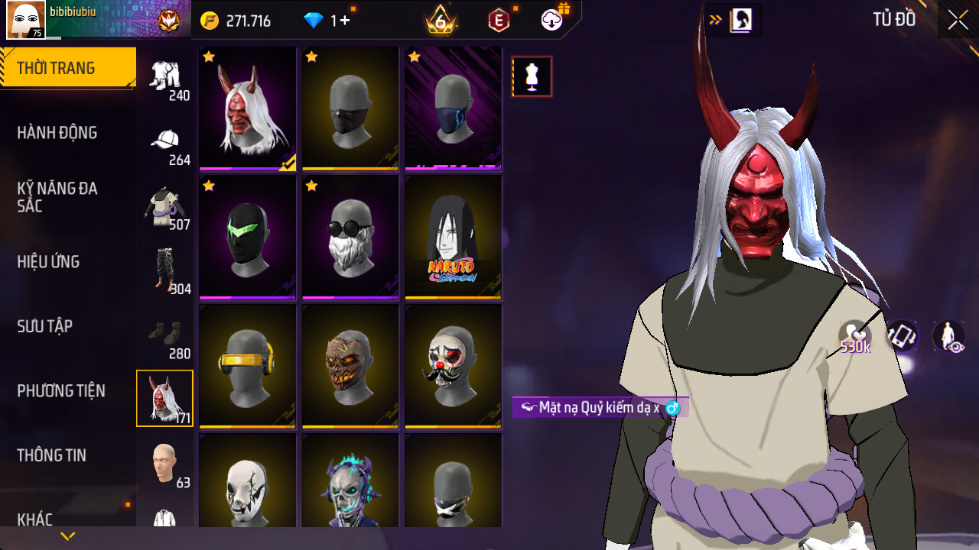Screen dimensions: 979x550
Task: Select the Naruto Orochimaru hair item
Action: tap(453, 237)
